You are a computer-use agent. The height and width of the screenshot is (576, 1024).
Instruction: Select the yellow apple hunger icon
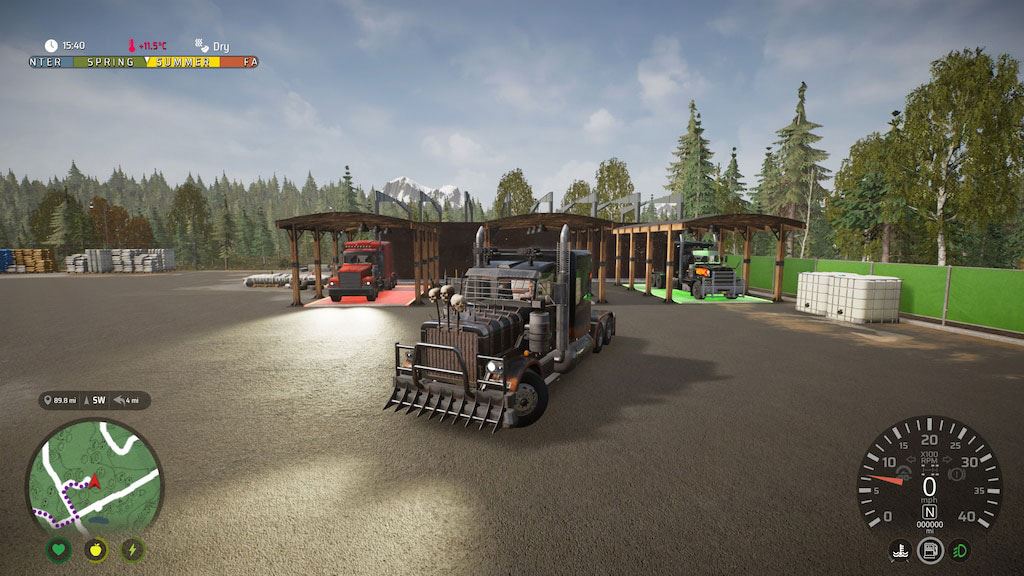click(x=96, y=550)
